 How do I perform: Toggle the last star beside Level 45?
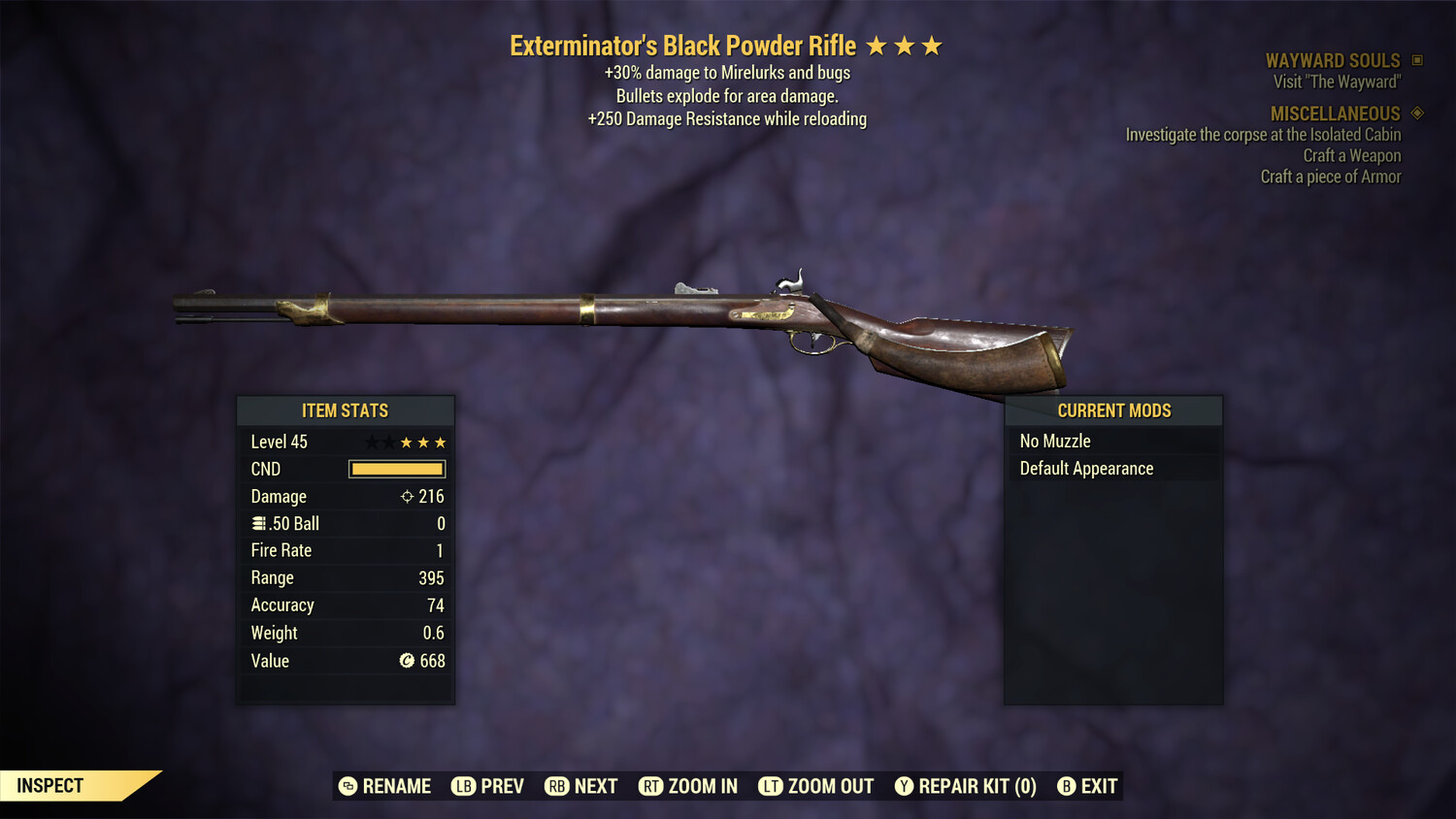[x=442, y=442]
